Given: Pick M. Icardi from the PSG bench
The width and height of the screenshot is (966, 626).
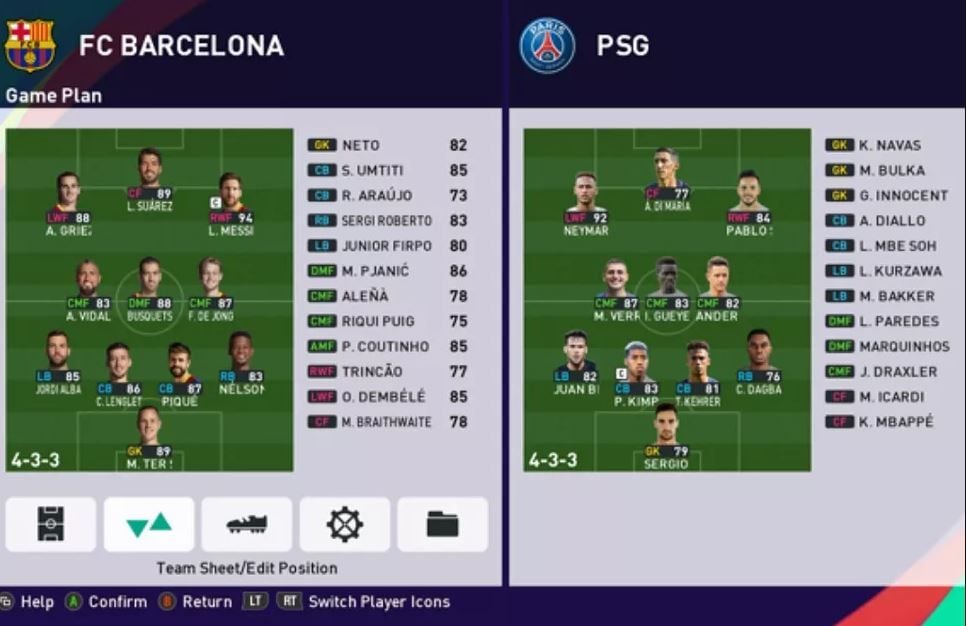Looking at the screenshot, I should (x=886, y=396).
